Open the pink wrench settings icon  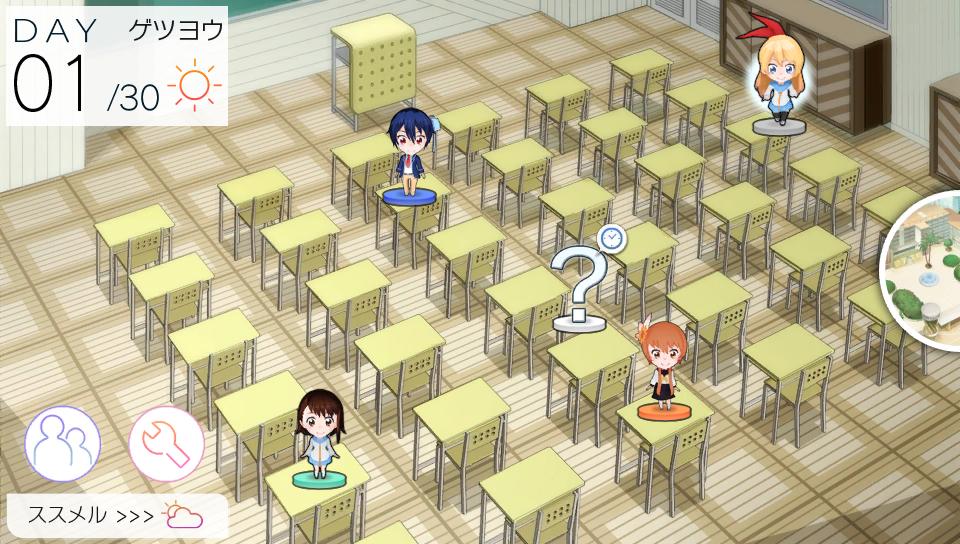[166, 443]
